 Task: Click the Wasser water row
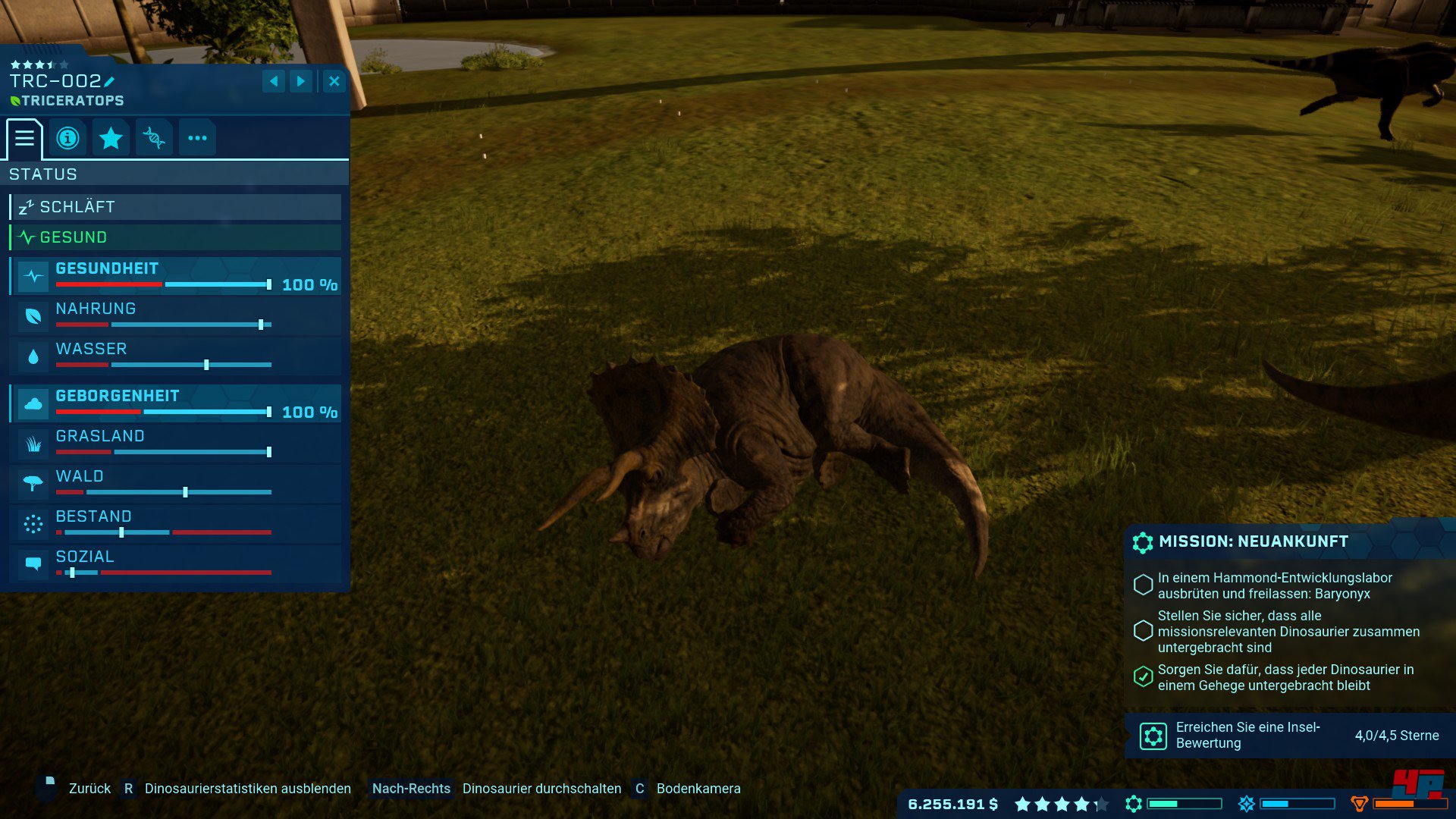pyautogui.click(x=176, y=356)
